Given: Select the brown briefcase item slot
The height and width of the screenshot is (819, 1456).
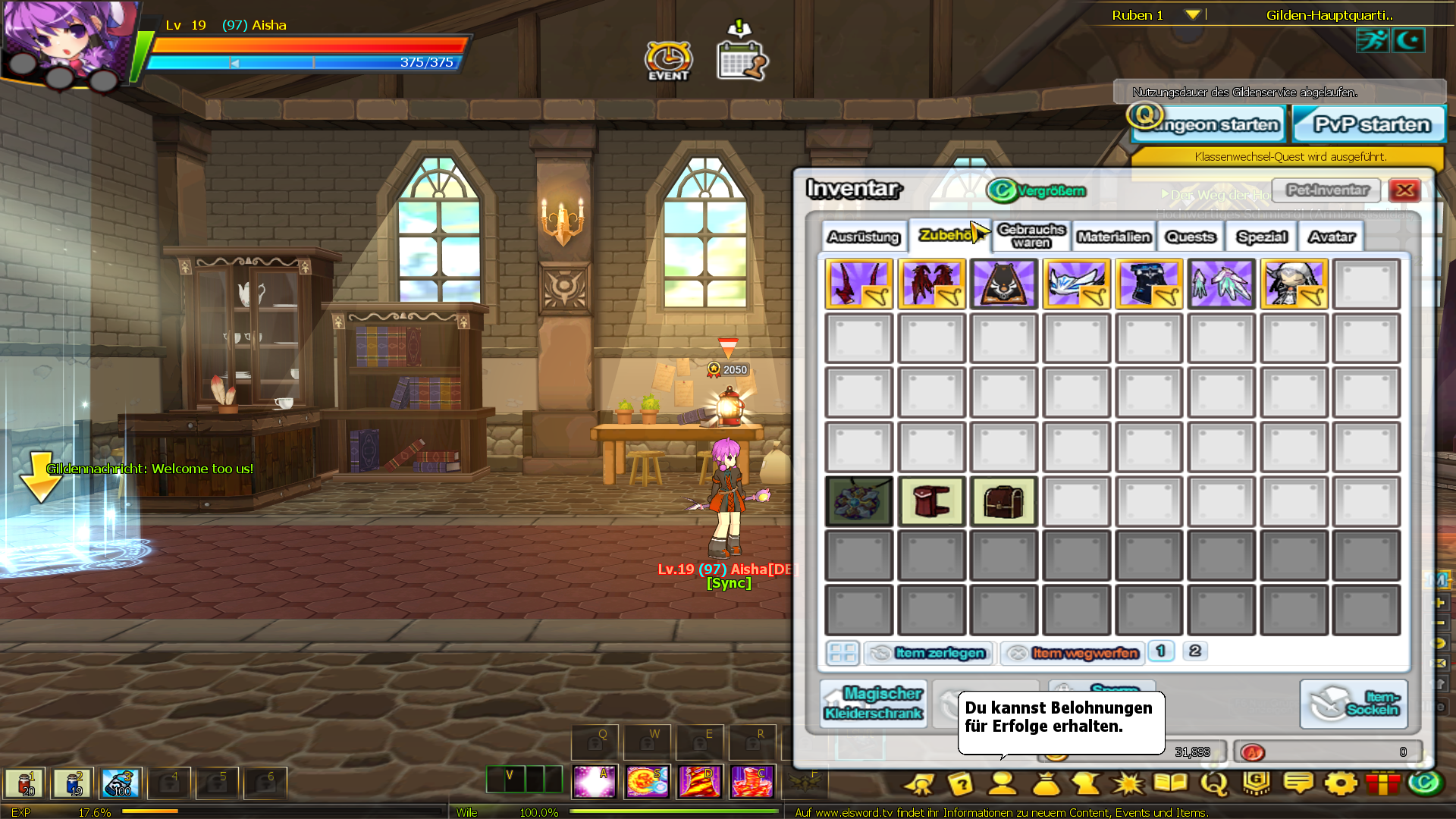Looking at the screenshot, I should pyautogui.click(x=1003, y=501).
